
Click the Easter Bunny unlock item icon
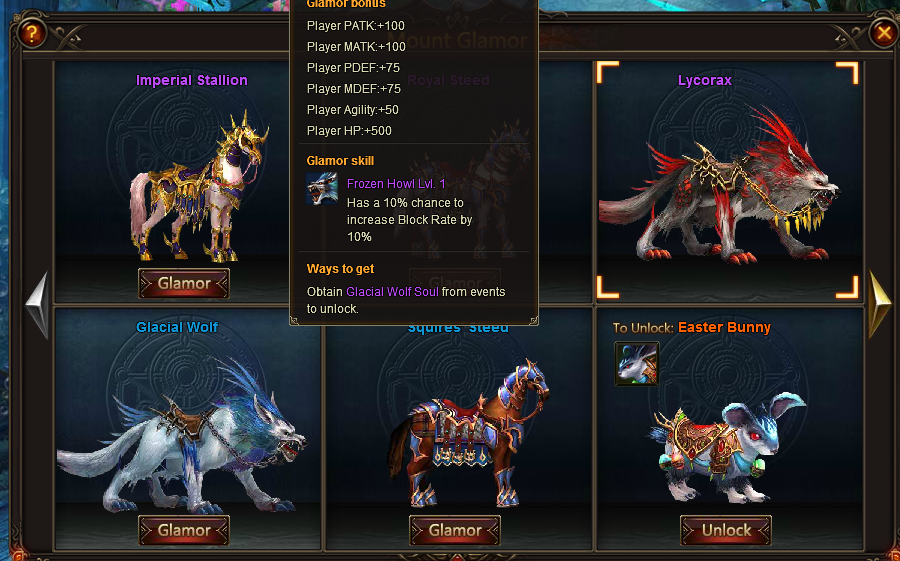[x=636, y=364]
